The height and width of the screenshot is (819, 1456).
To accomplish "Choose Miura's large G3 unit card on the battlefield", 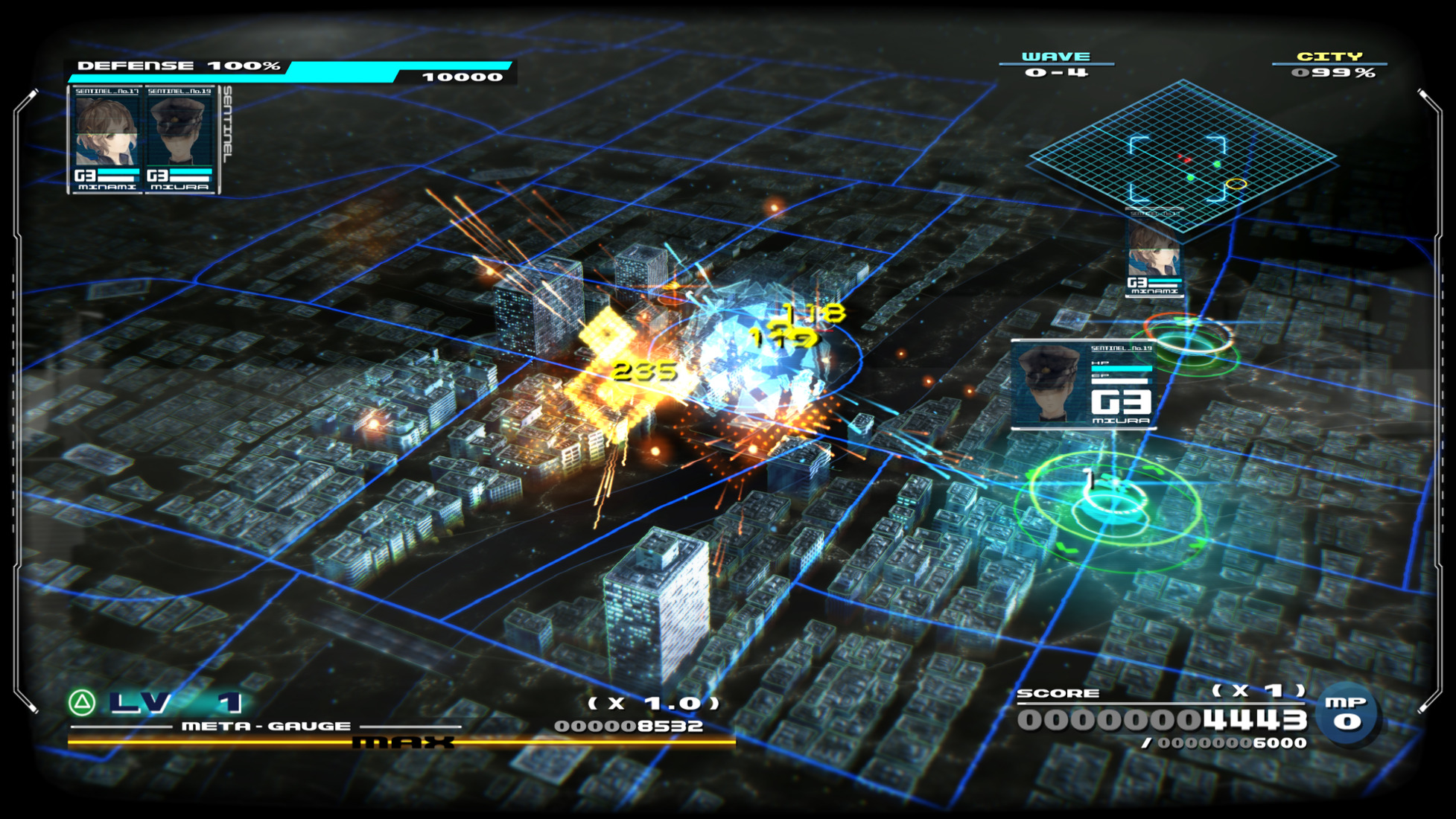I will click(x=1083, y=385).
